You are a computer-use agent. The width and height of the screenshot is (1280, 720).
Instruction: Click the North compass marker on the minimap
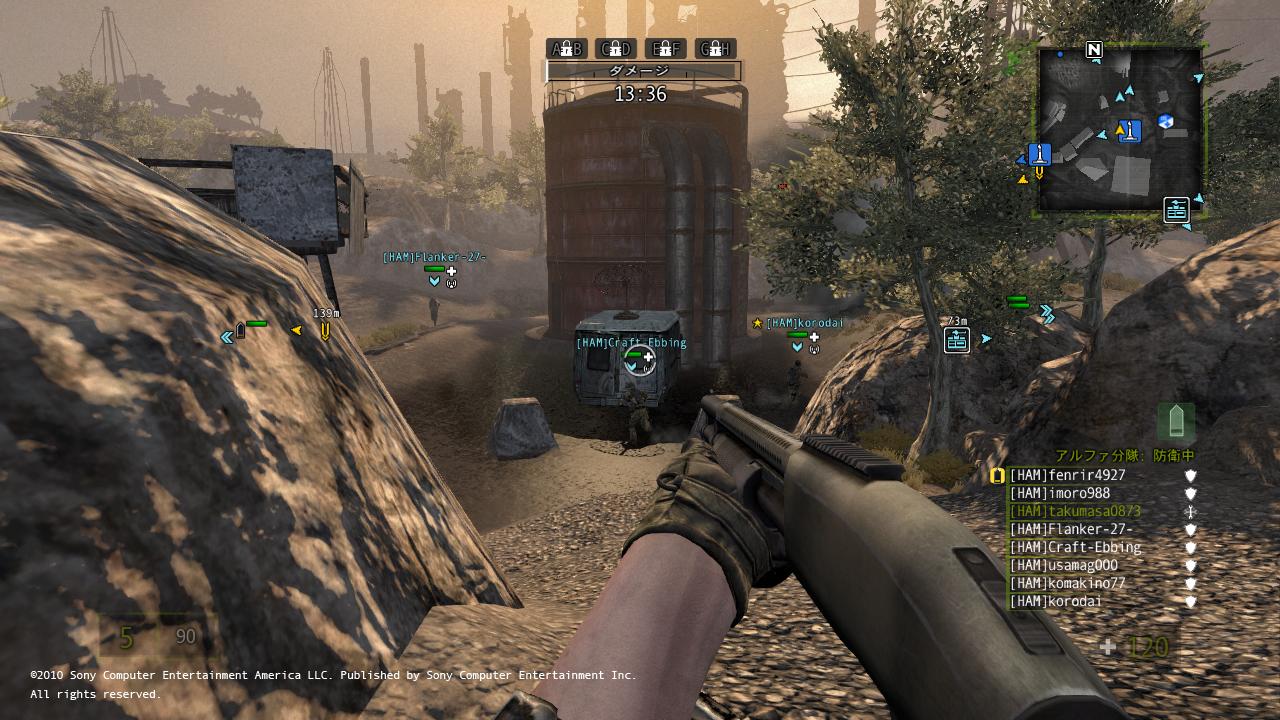point(1094,49)
